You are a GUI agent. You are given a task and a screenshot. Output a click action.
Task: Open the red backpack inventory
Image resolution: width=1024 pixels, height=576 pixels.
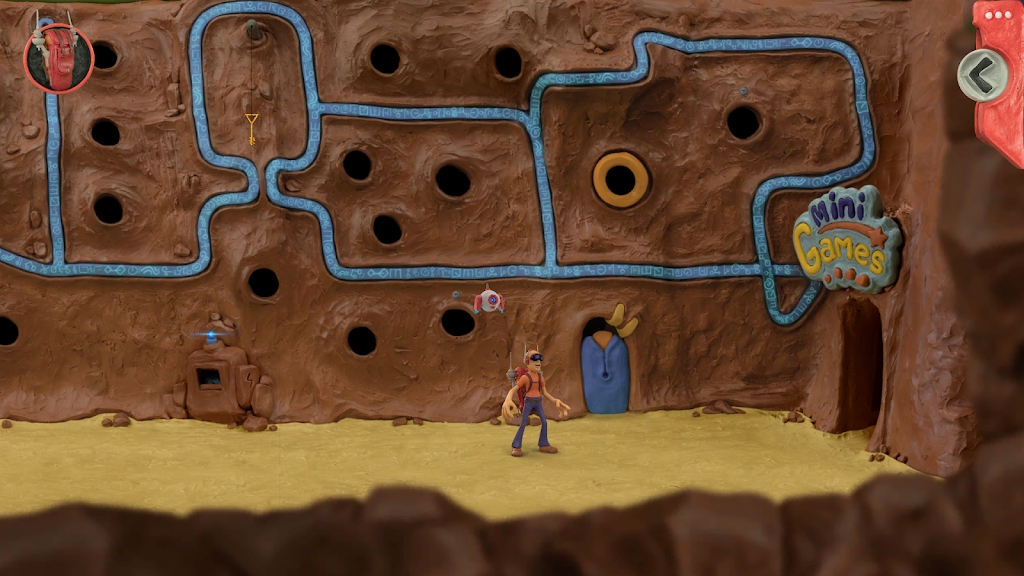coord(58,57)
